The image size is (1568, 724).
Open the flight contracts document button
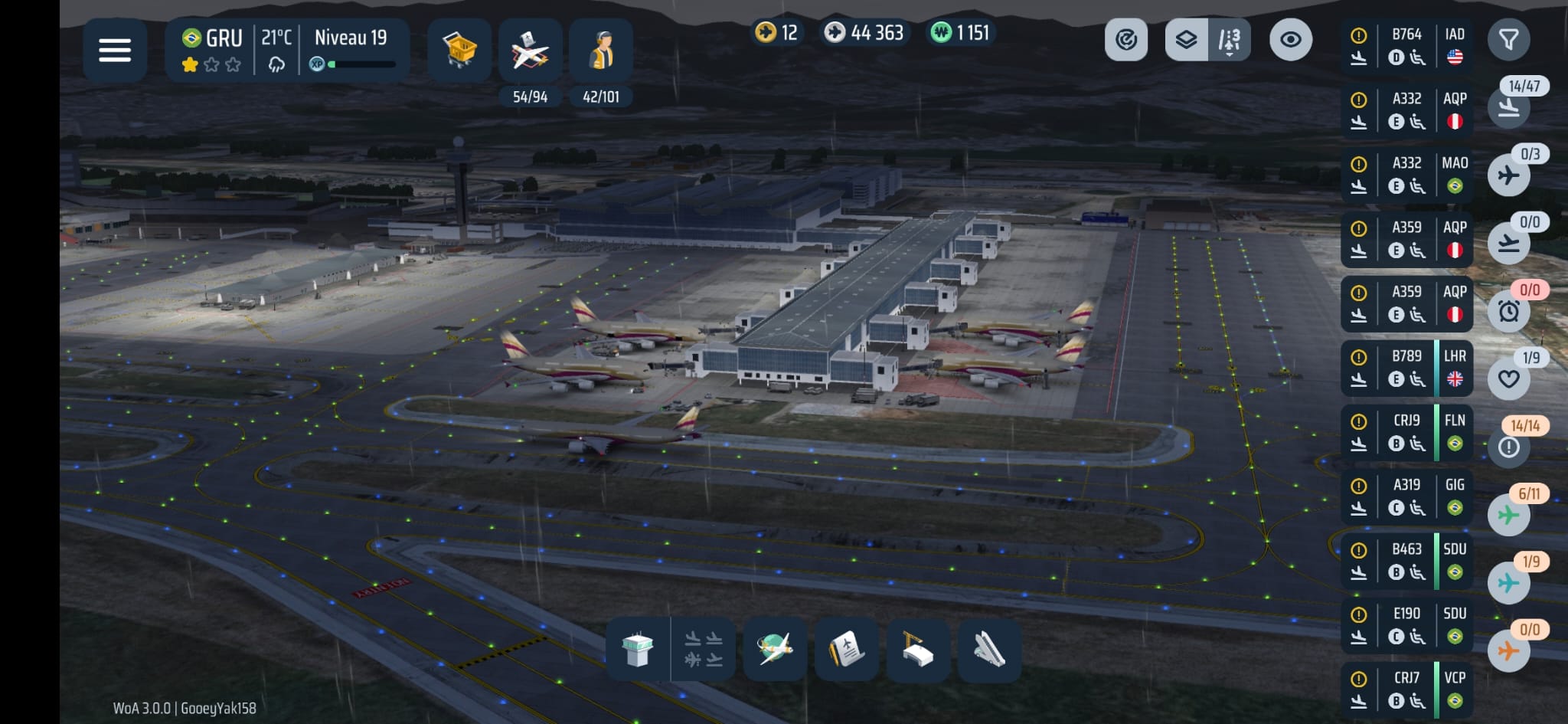click(846, 650)
